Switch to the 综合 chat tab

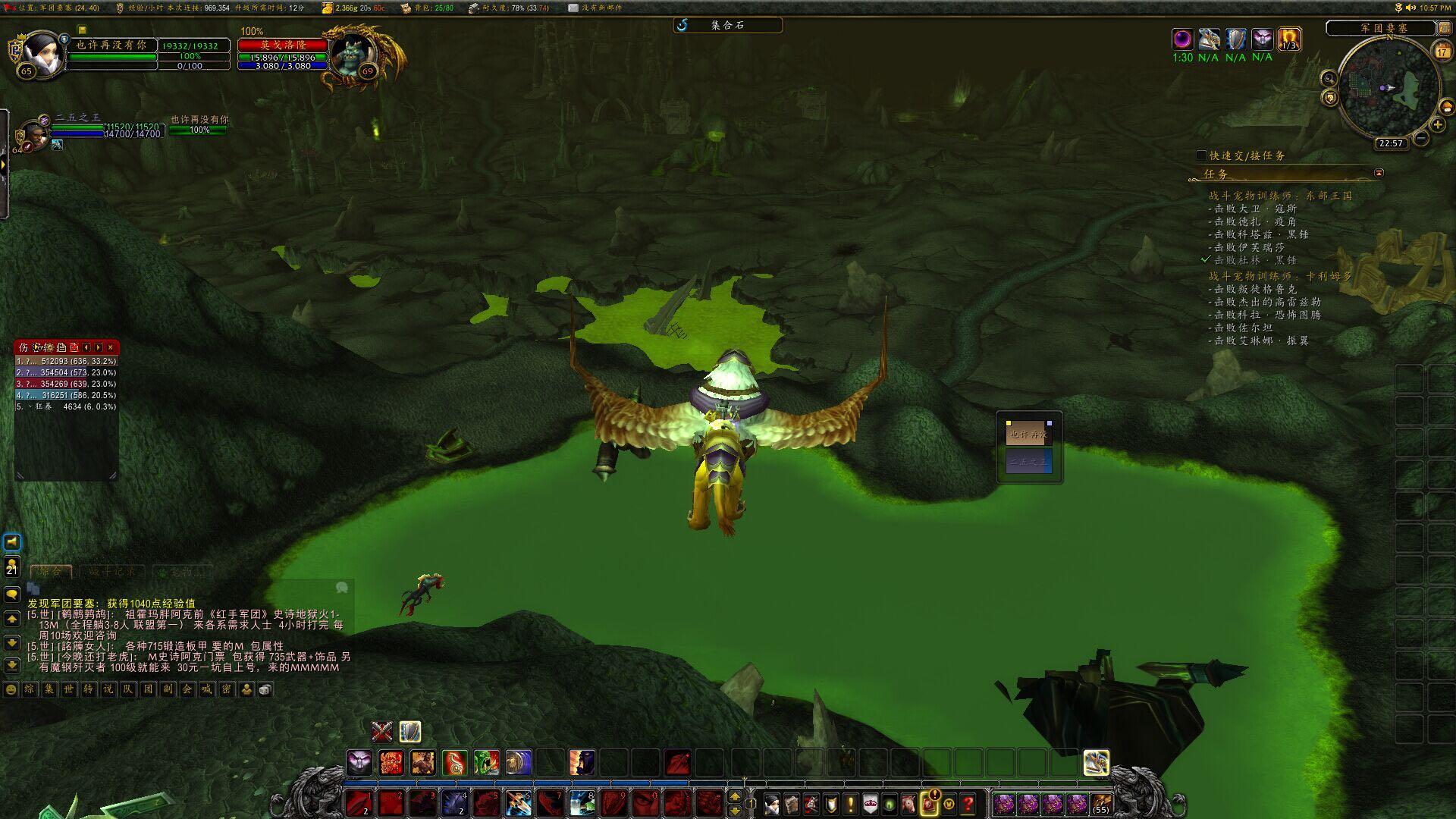coord(51,571)
